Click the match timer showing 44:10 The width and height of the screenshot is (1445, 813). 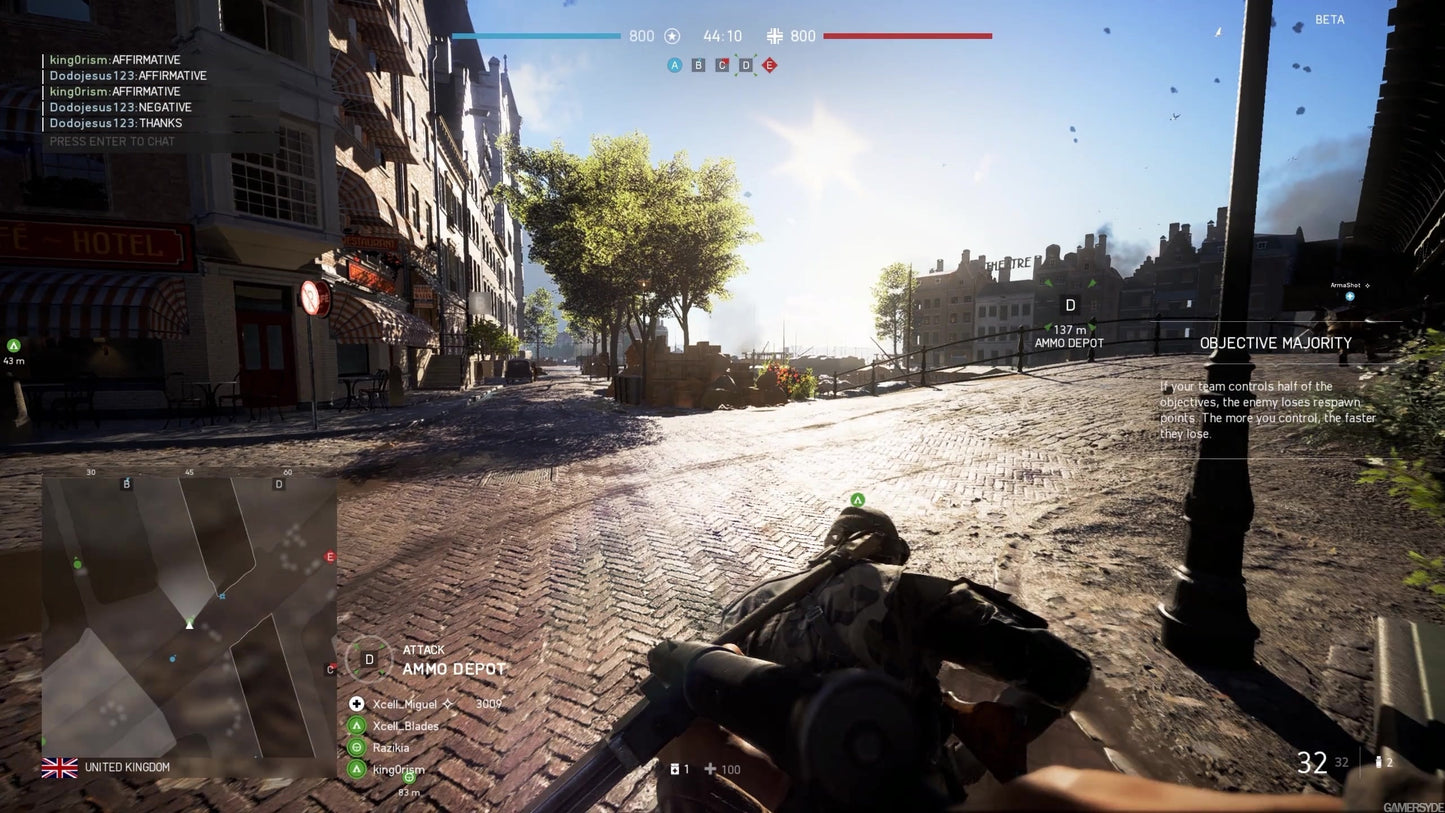(723, 36)
